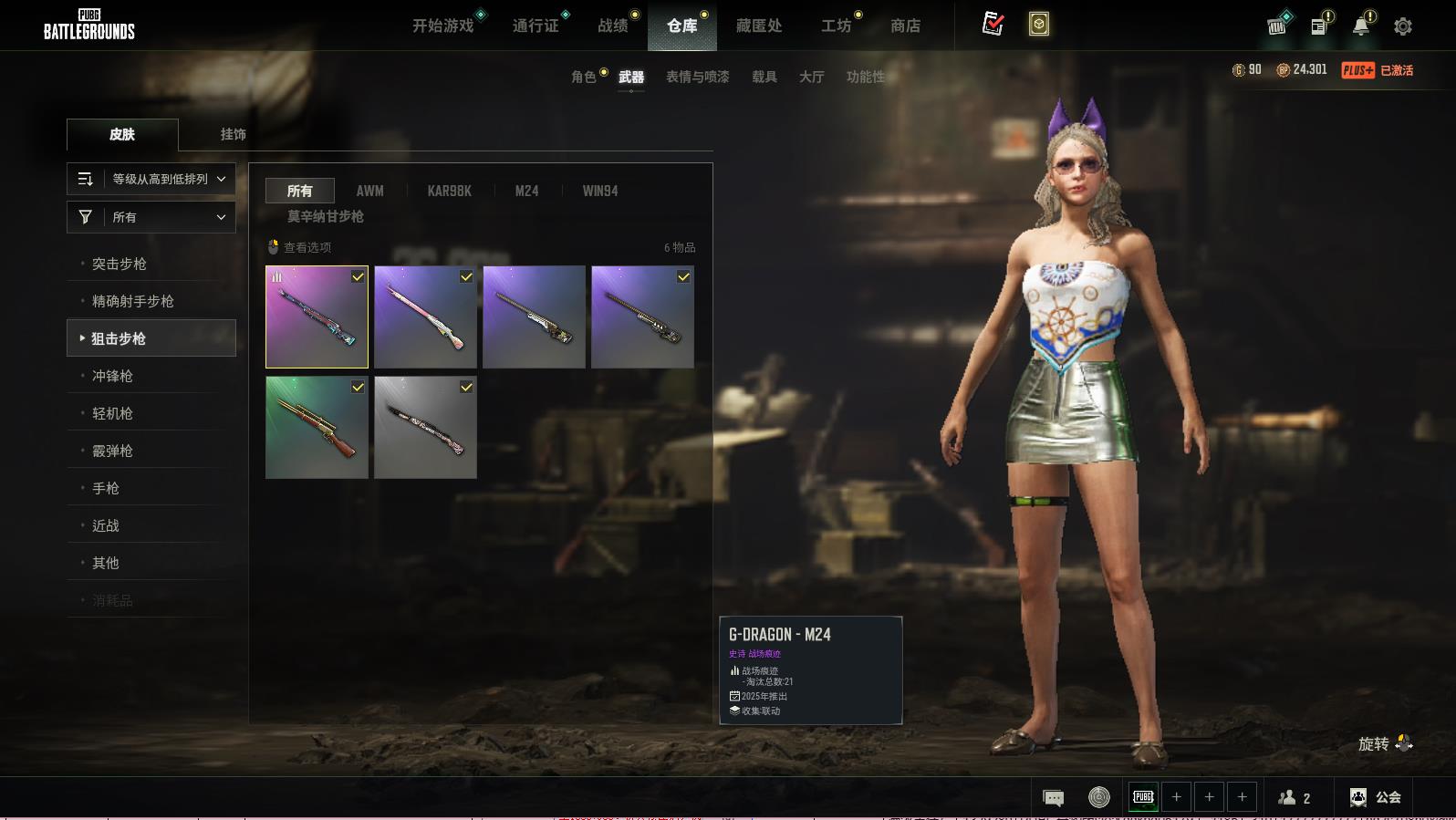Select the G-DRAGON M24 skin thumbnail
The height and width of the screenshot is (820, 1456).
317,317
